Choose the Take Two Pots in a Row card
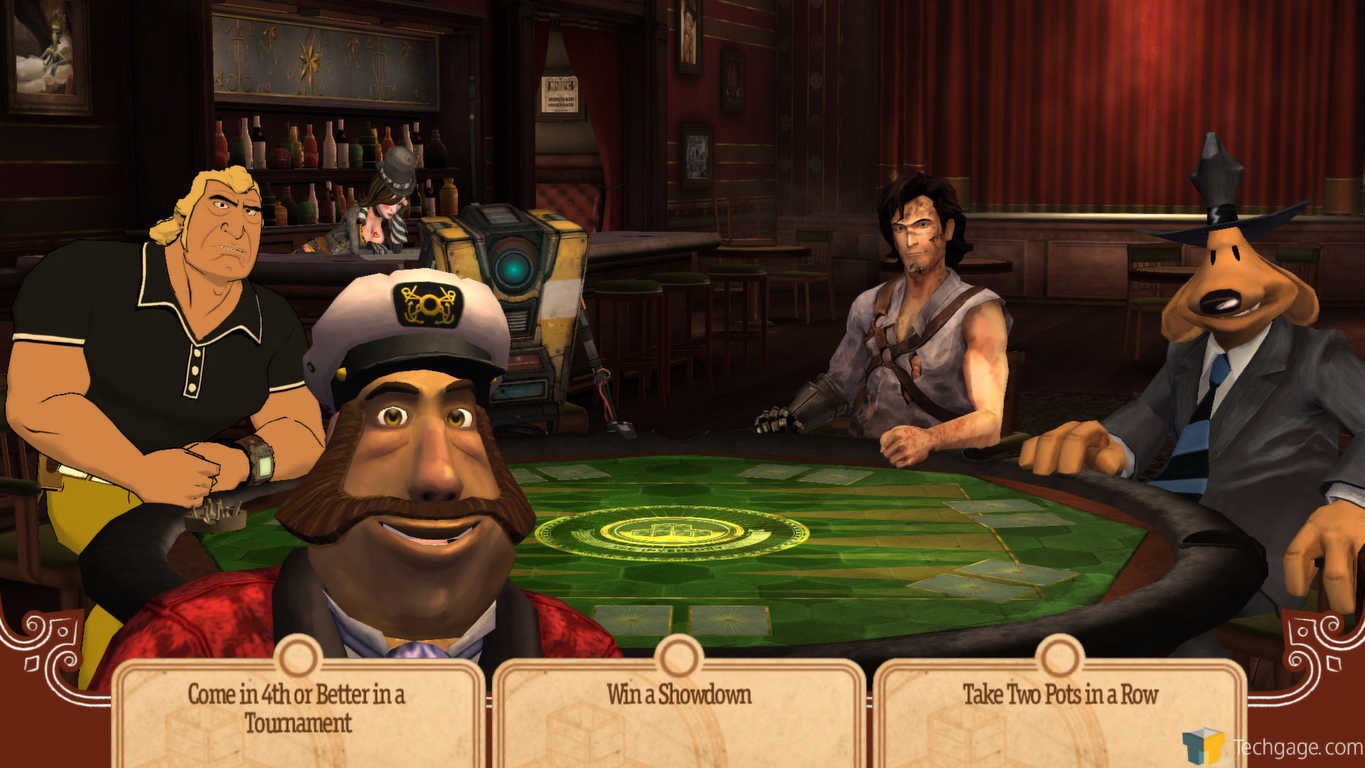Image resolution: width=1365 pixels, height=768 pixels. pyautogui.click(x=1060, y=708)
